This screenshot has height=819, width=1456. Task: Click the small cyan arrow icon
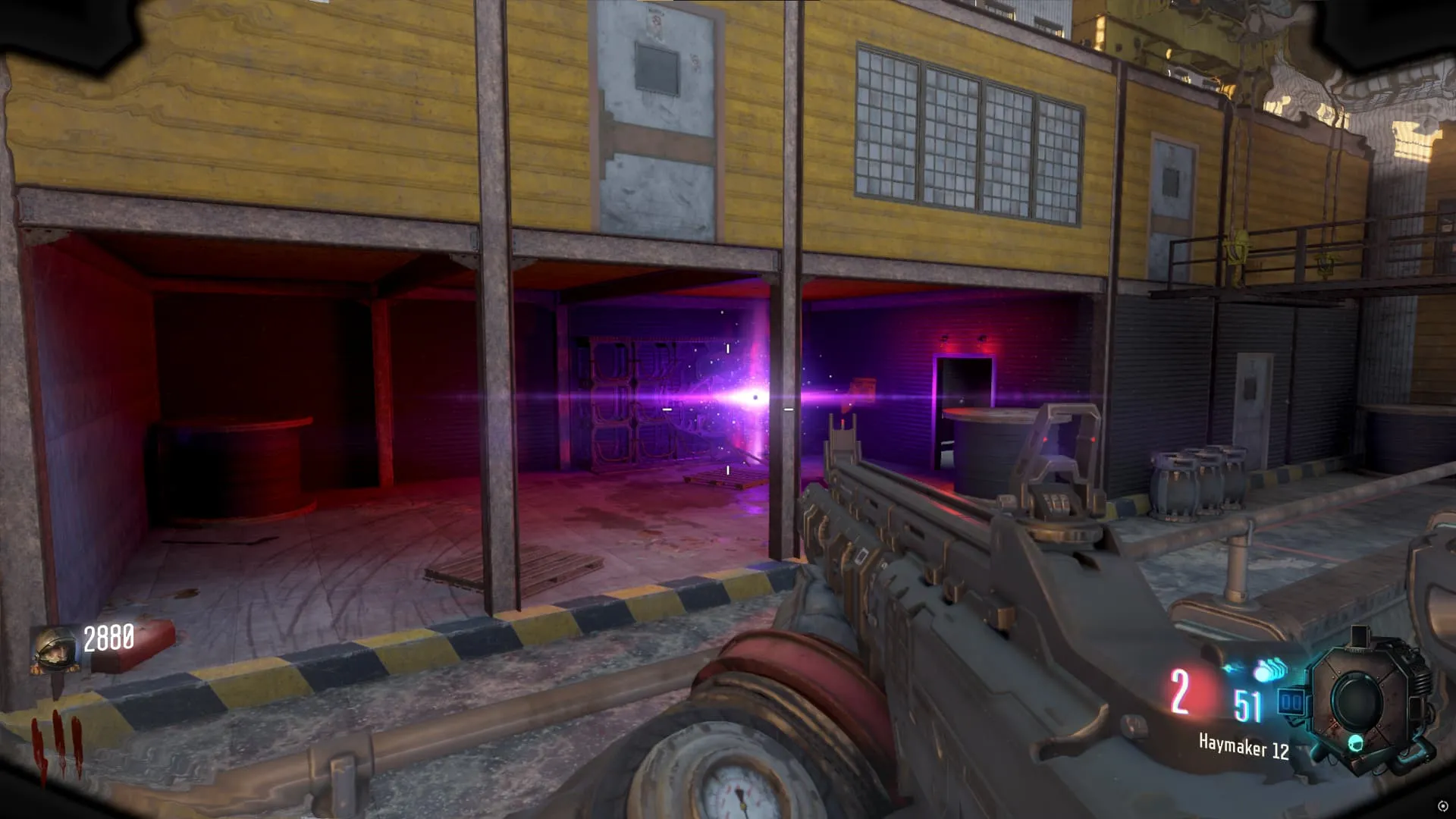(1232, 668)
